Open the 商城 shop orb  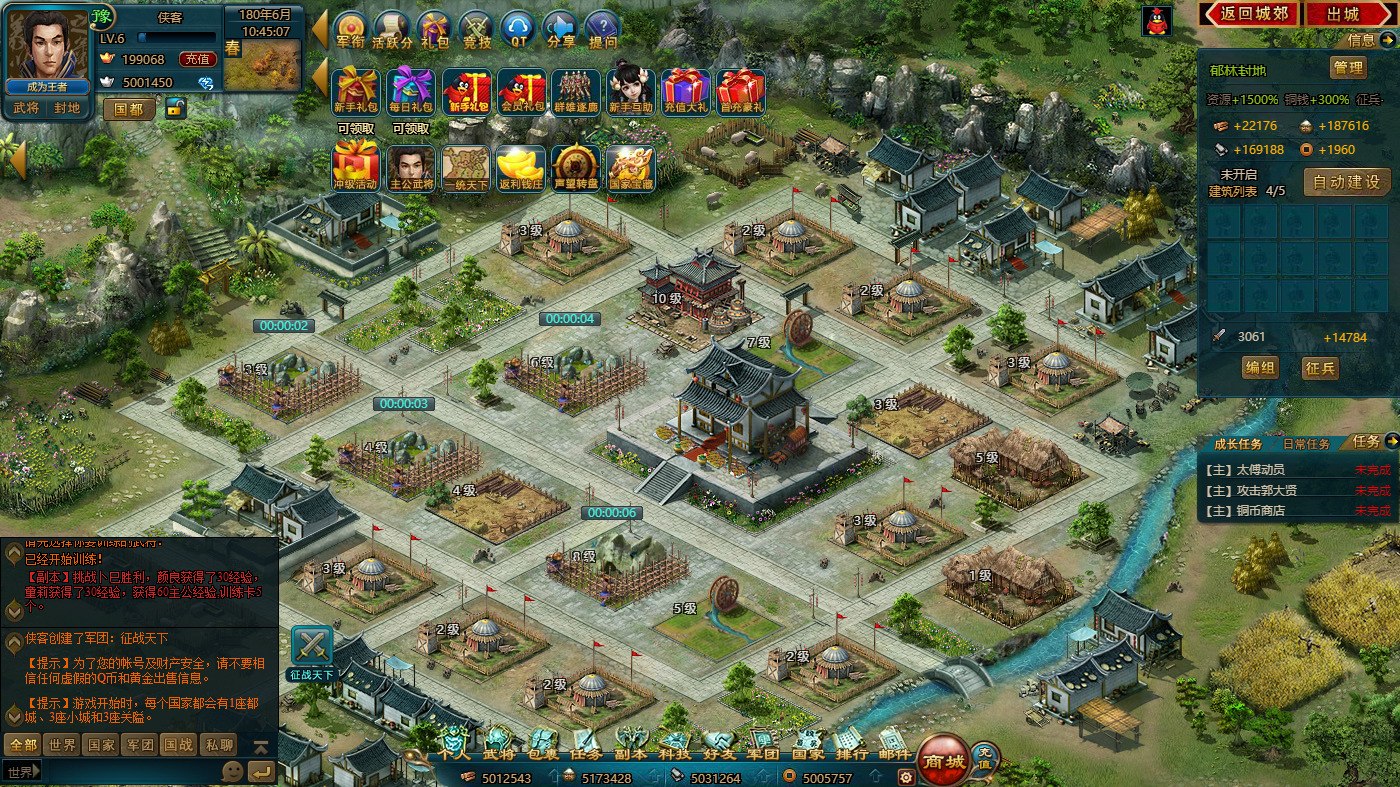943,762
